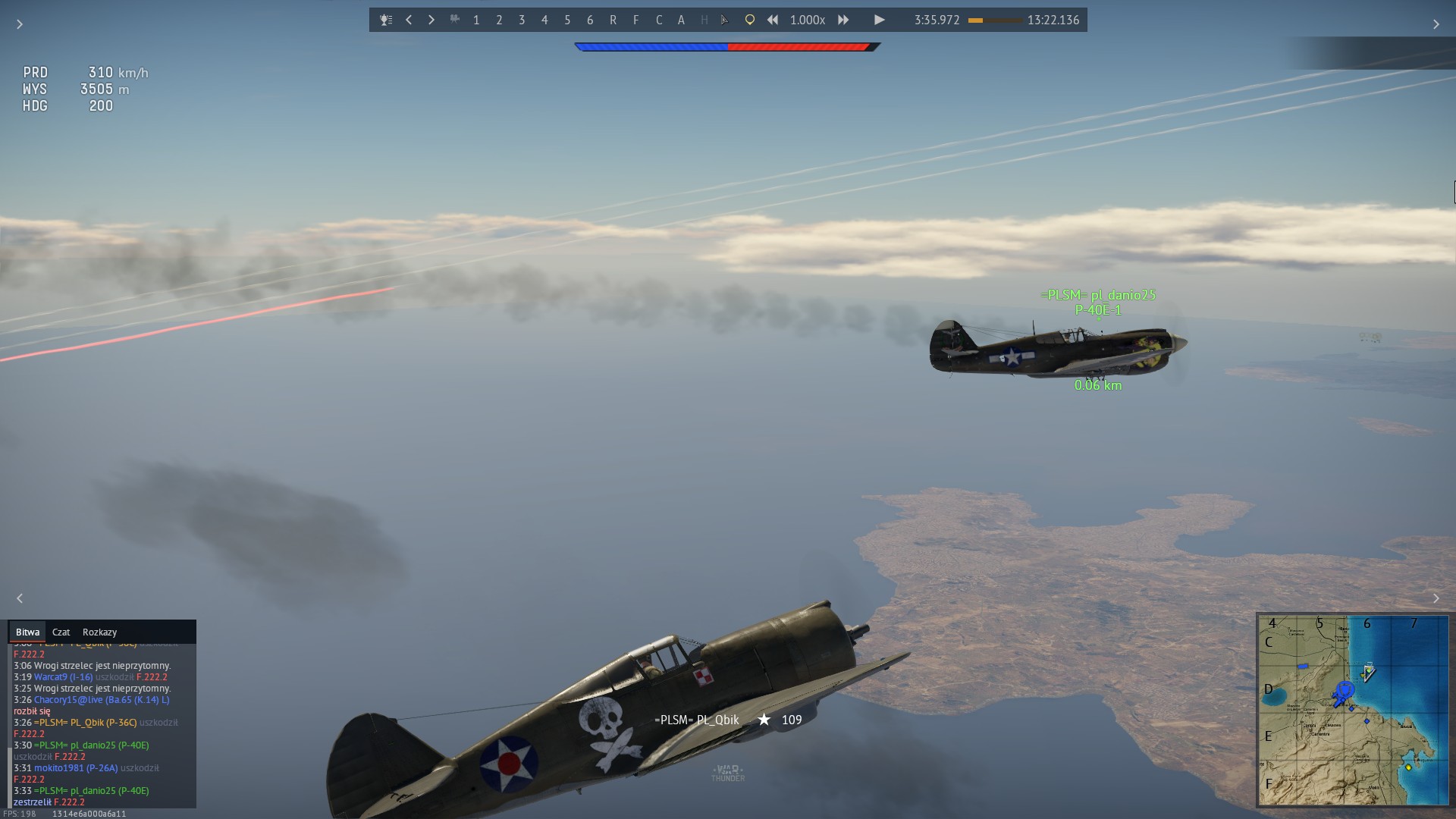Click the replay timeline progress bar

pyautogui.click(x=994, y=20)
